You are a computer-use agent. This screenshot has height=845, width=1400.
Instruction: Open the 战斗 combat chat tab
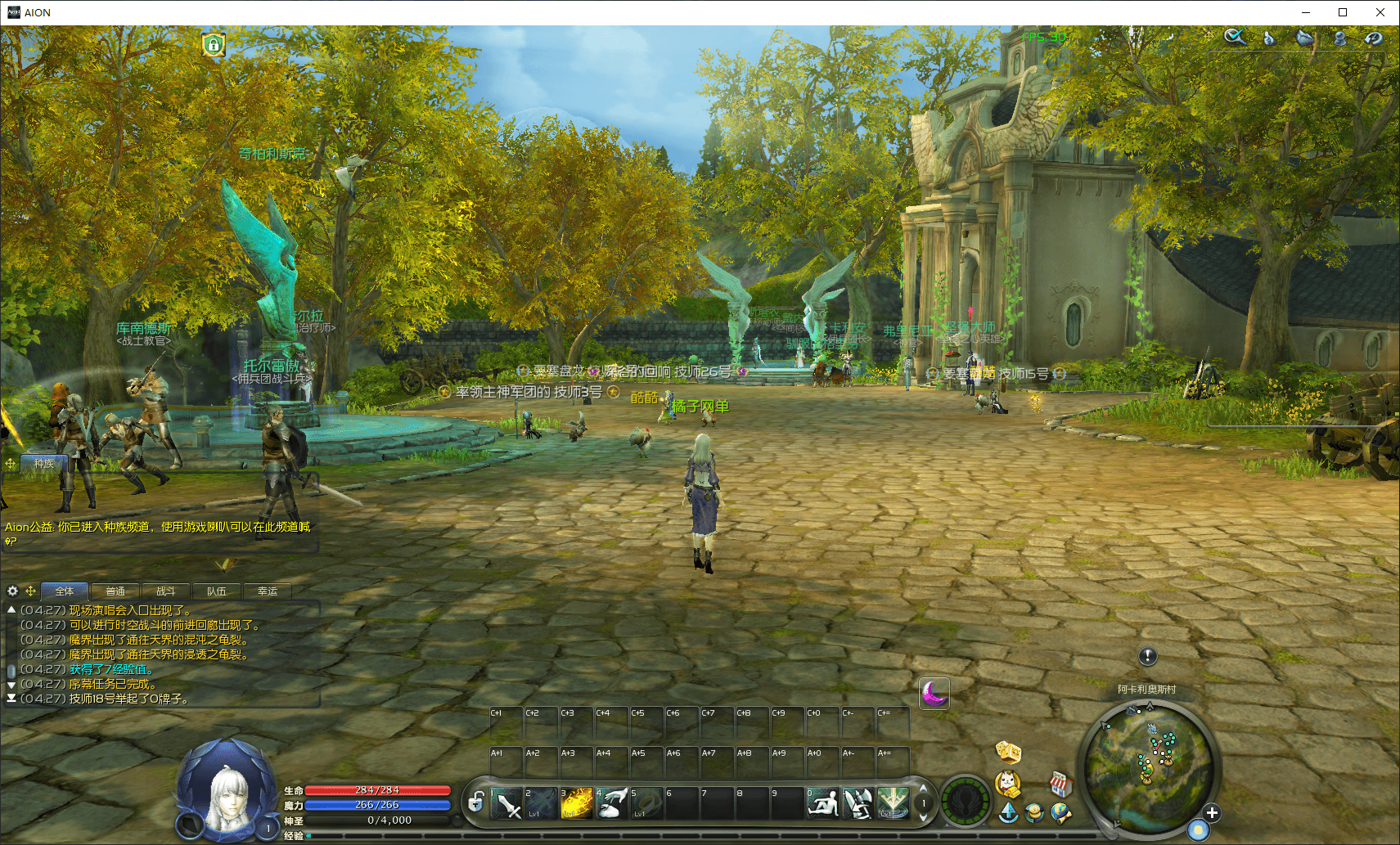pyautogui.click(x=166, y=591)
